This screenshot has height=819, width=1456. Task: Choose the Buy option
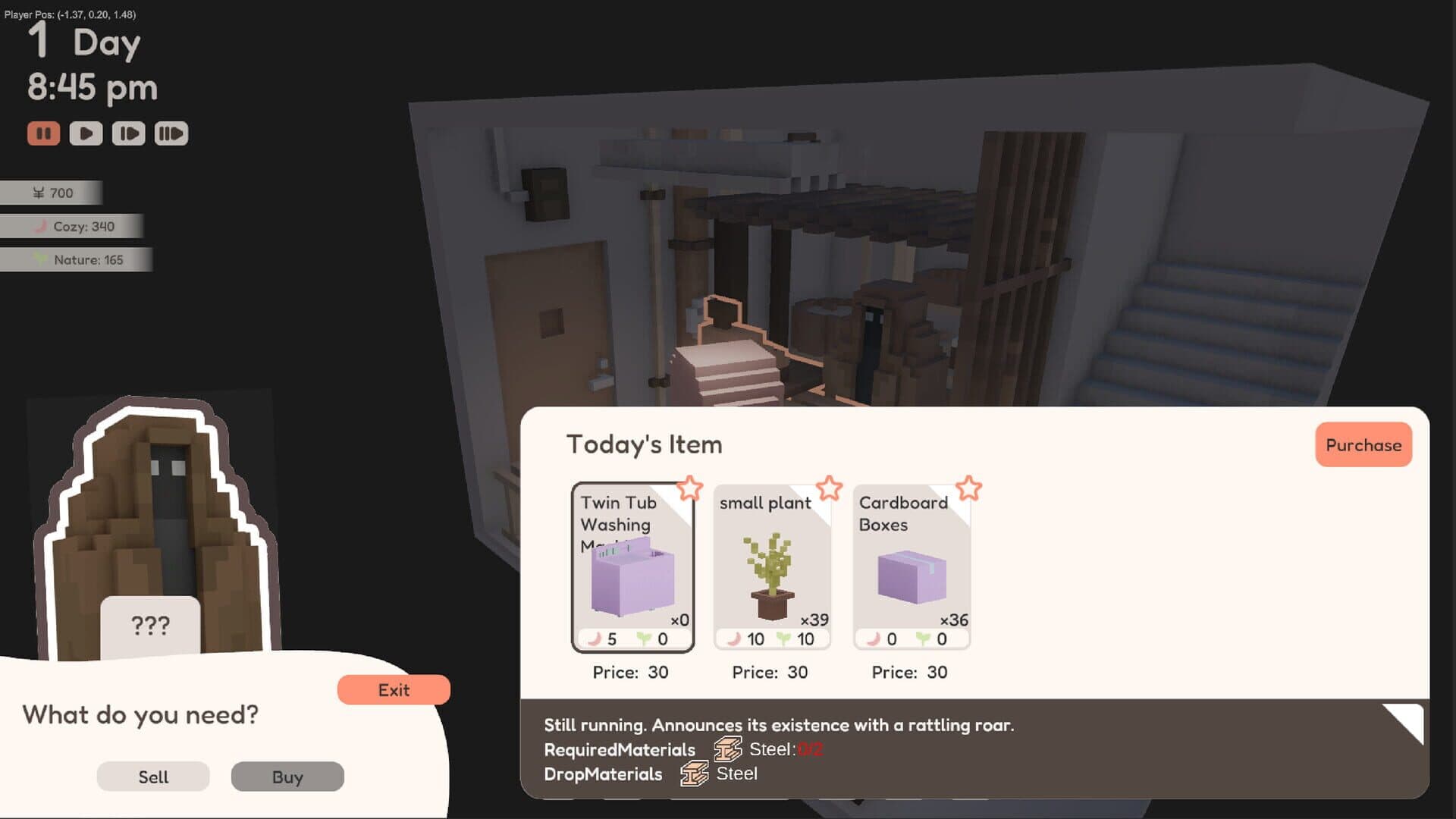pos(287,777)
